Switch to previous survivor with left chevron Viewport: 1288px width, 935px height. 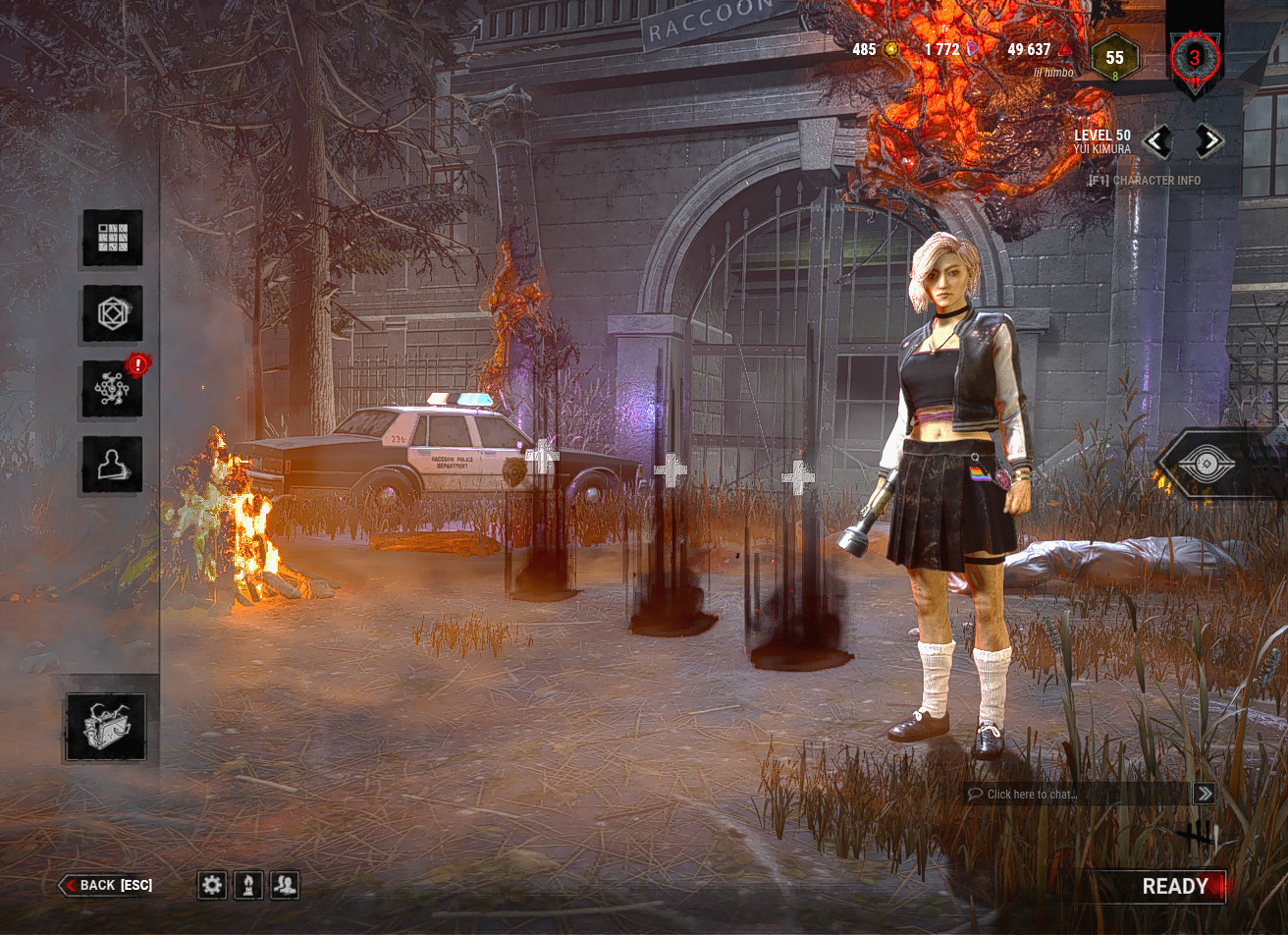(x=1156, y=141)
